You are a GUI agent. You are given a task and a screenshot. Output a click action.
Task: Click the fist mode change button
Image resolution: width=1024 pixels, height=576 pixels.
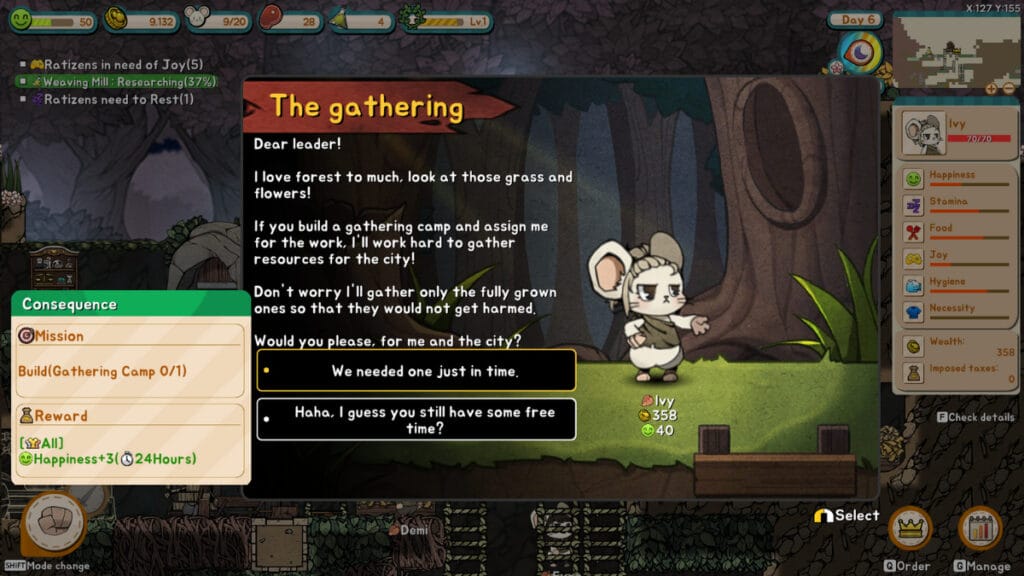(53, 524)
